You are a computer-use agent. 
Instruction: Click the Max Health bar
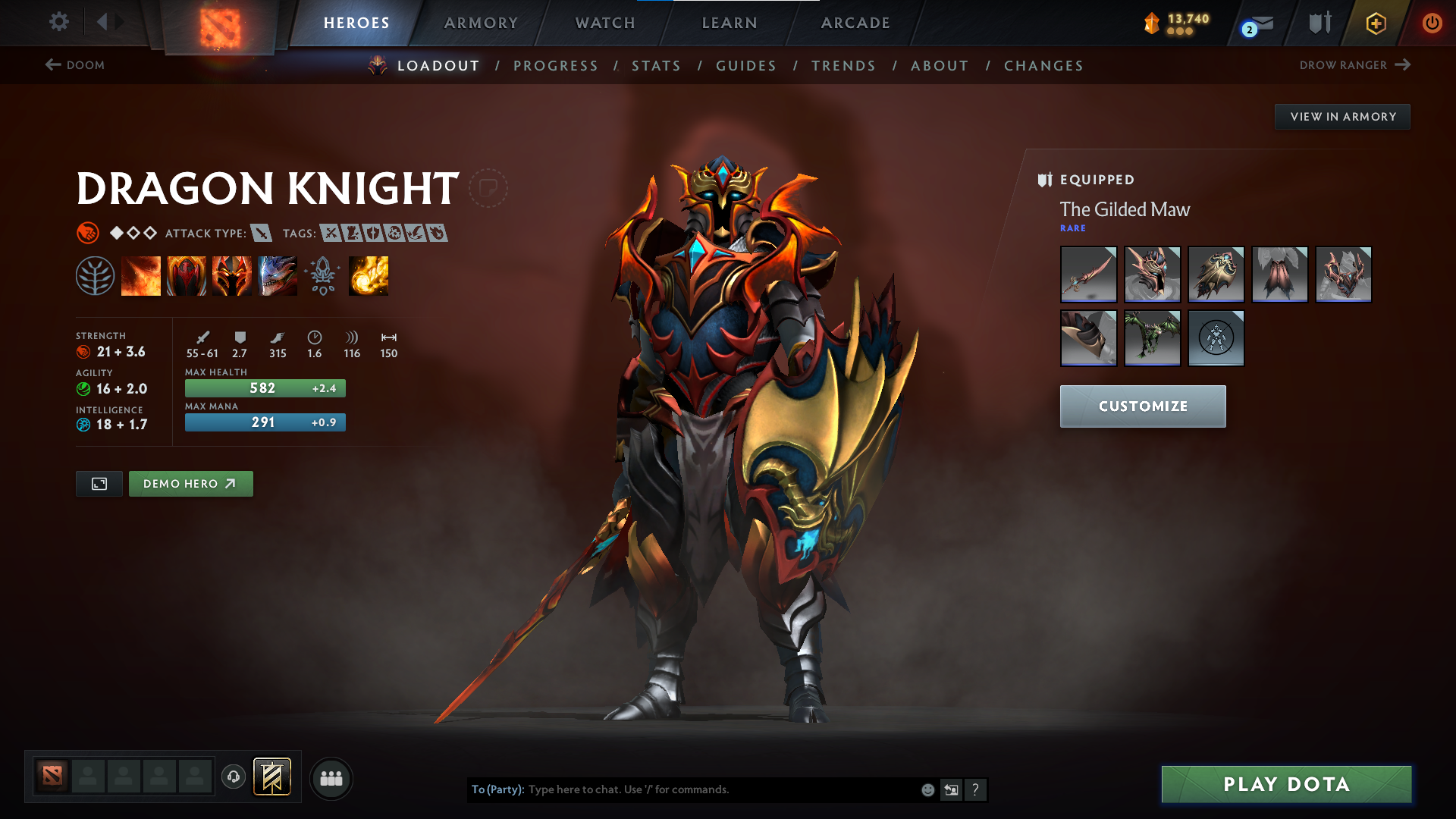point(265,388)
